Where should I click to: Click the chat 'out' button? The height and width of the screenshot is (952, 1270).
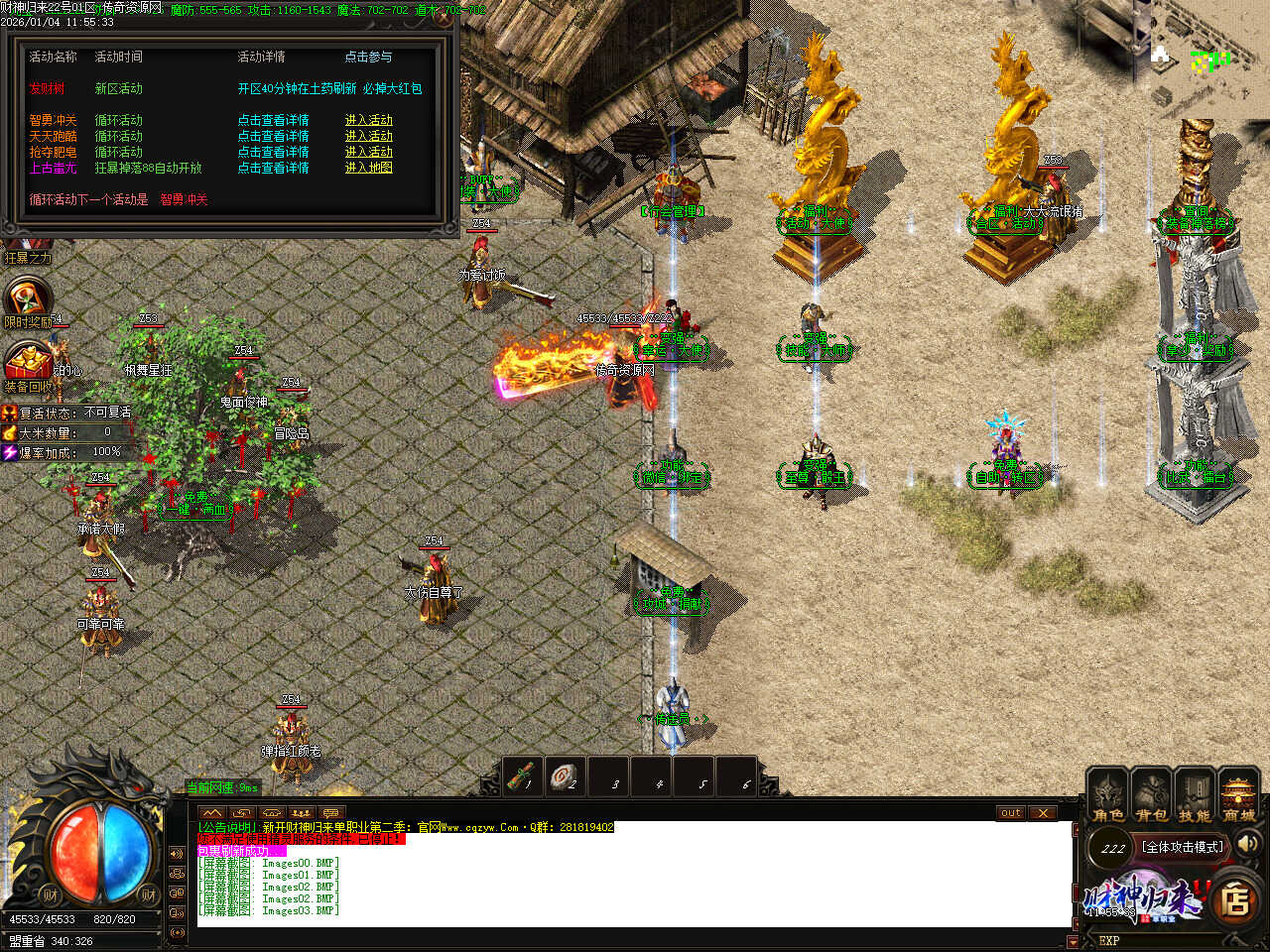point(1010,812)
